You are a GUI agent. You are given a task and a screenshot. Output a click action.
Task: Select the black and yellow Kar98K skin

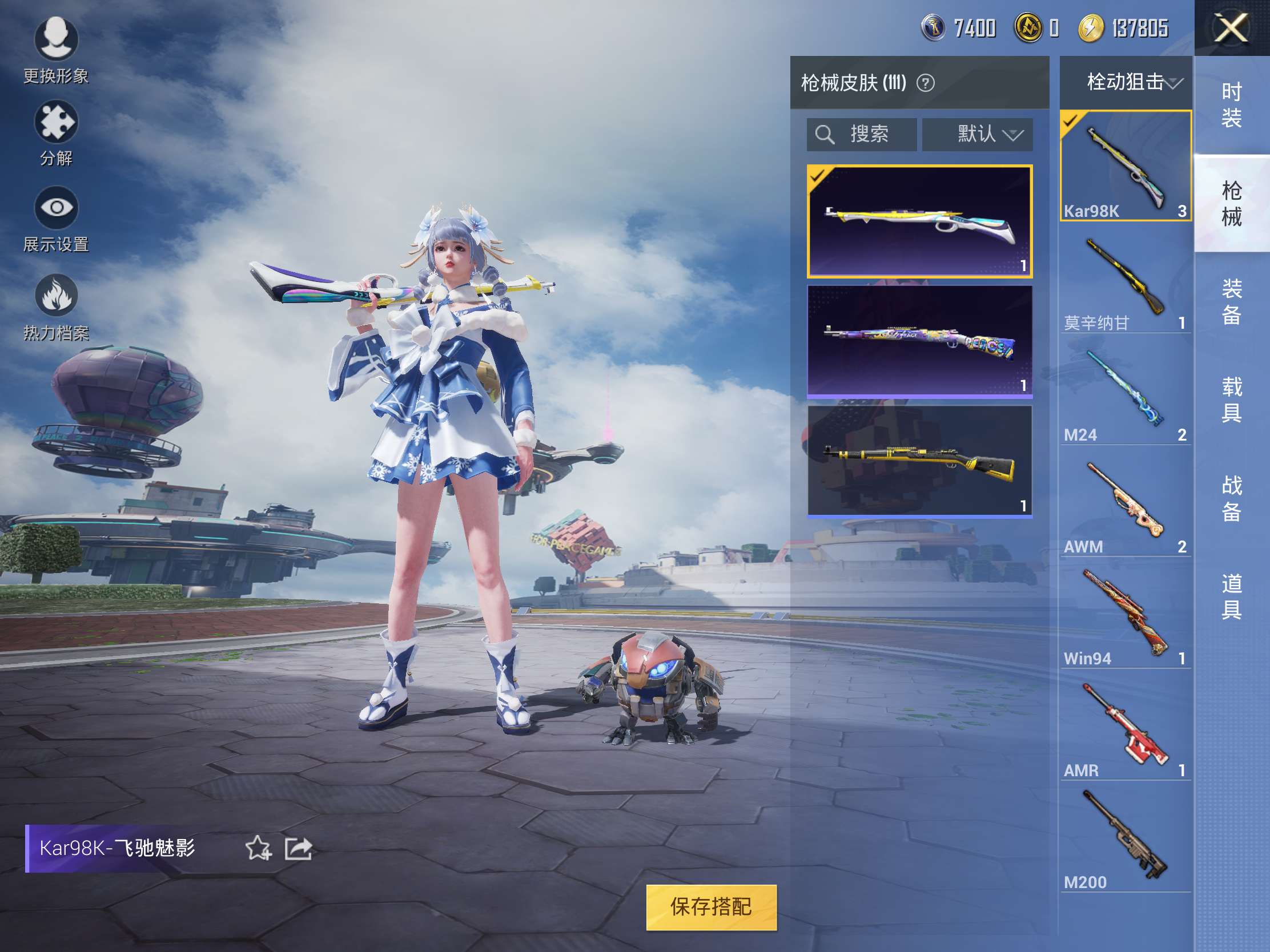point(919,461)
